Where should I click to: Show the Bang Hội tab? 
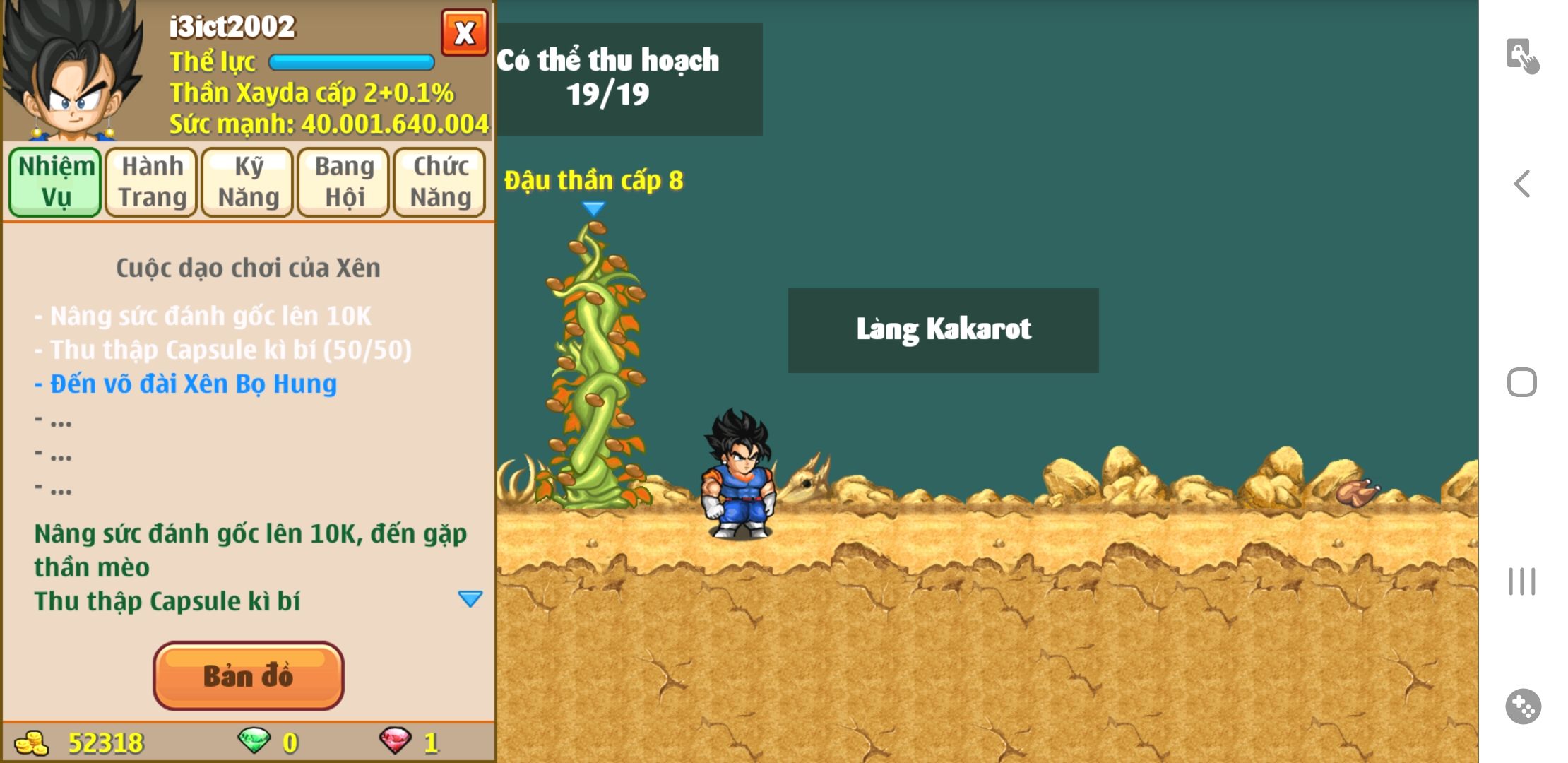tap(344, 182)
